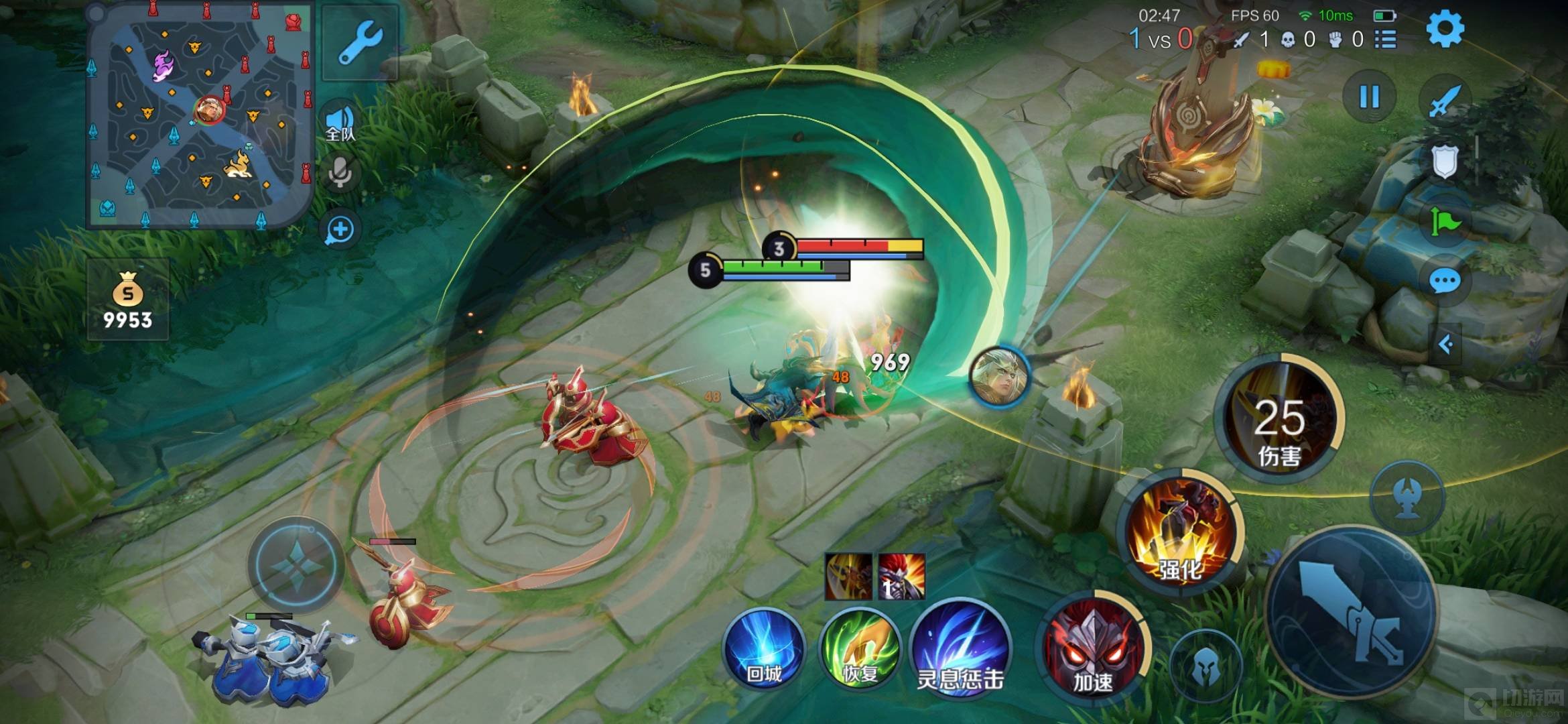Image resolution: width=1568 pixels, height=724 pixels.
Task: Click the wrench tool button
Action: 361,42
